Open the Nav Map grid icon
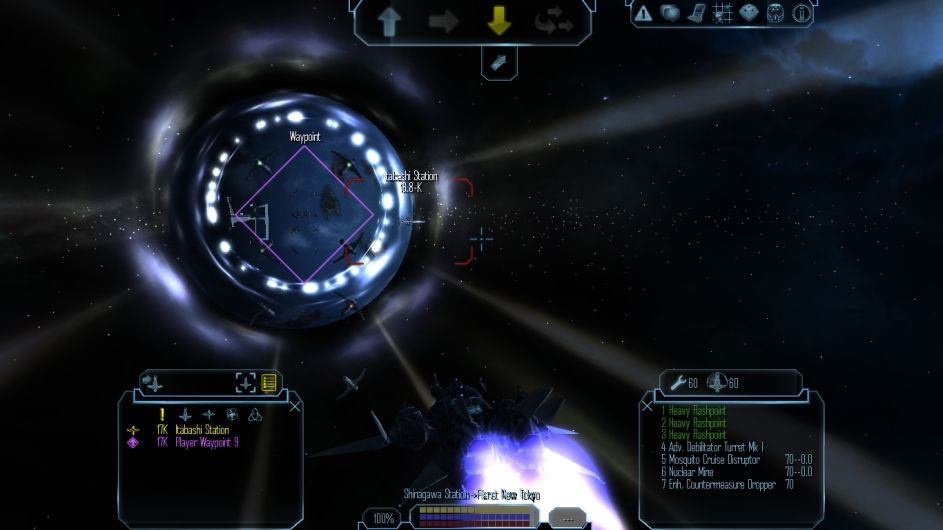The image size is (943, 530). (722, 13)
